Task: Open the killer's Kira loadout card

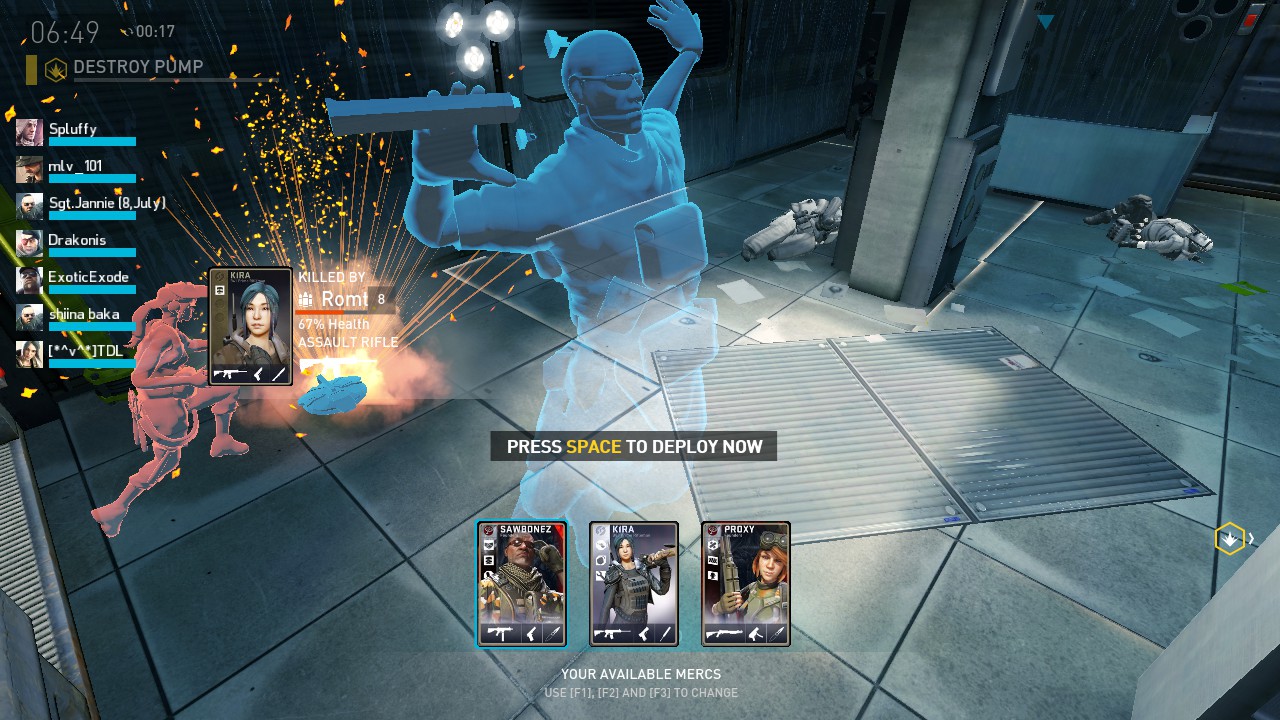Action: [x=250, y=326]
